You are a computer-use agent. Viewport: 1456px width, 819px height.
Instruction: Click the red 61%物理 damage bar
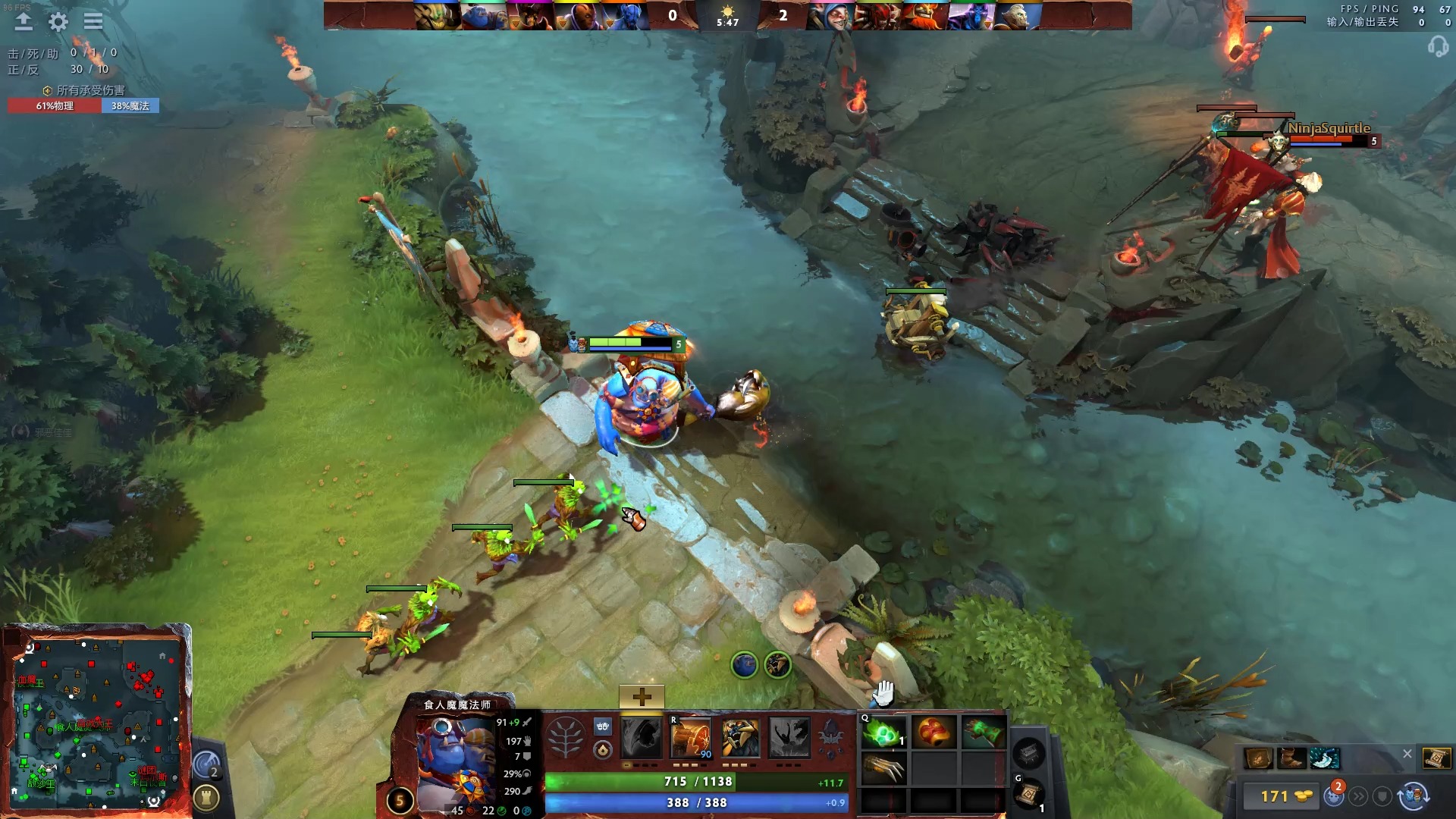pos(53,107)
